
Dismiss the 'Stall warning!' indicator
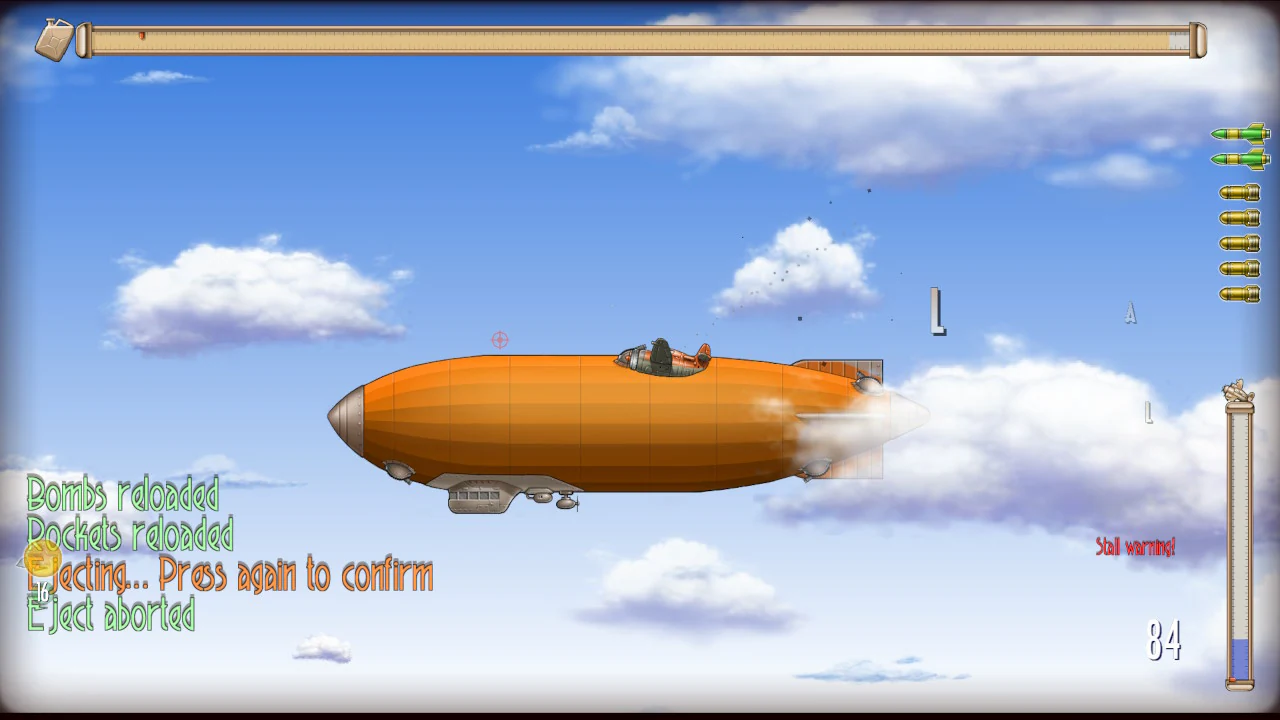[x=1136, y=548]
